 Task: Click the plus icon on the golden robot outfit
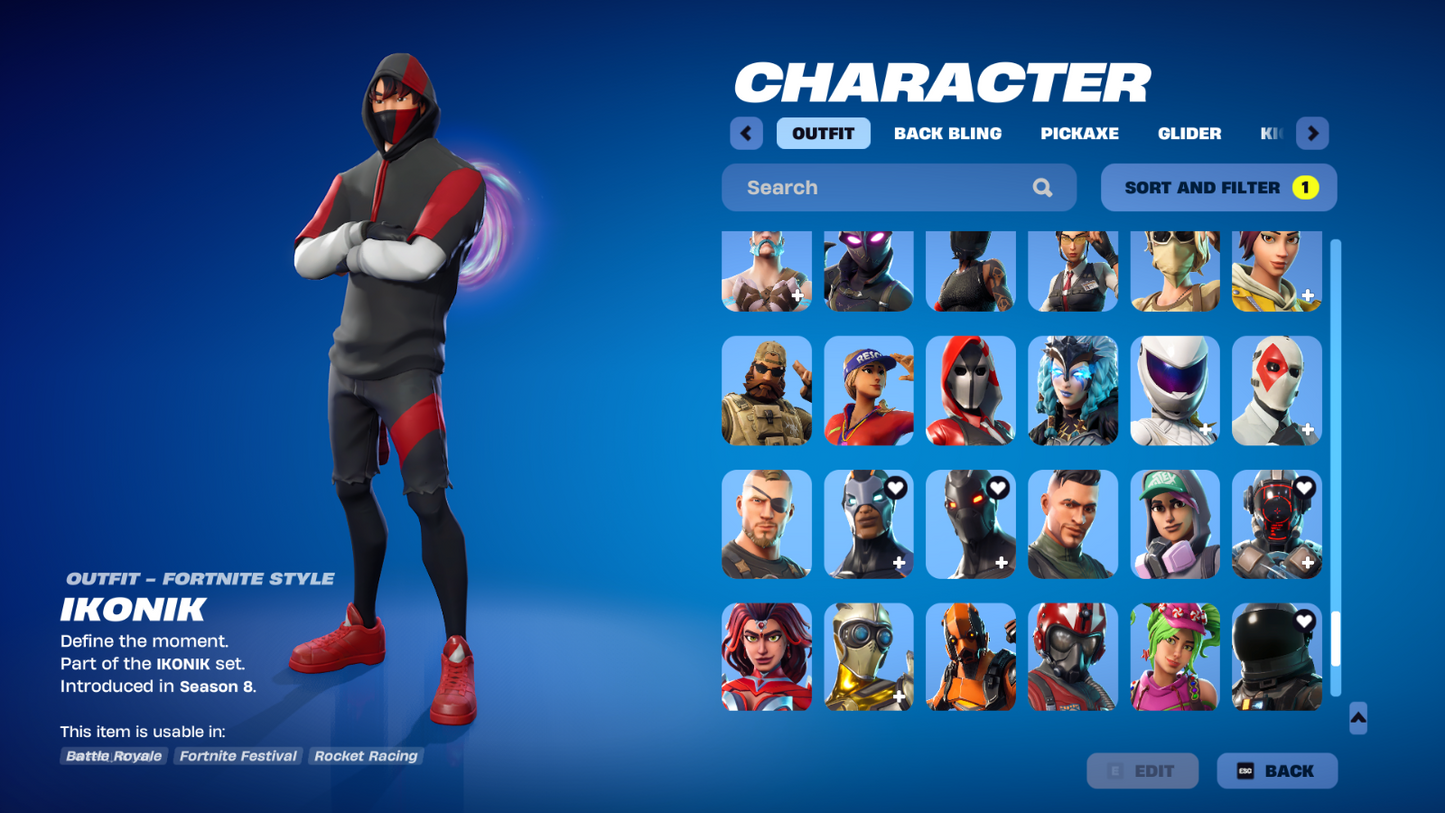(x=899, y=694)
